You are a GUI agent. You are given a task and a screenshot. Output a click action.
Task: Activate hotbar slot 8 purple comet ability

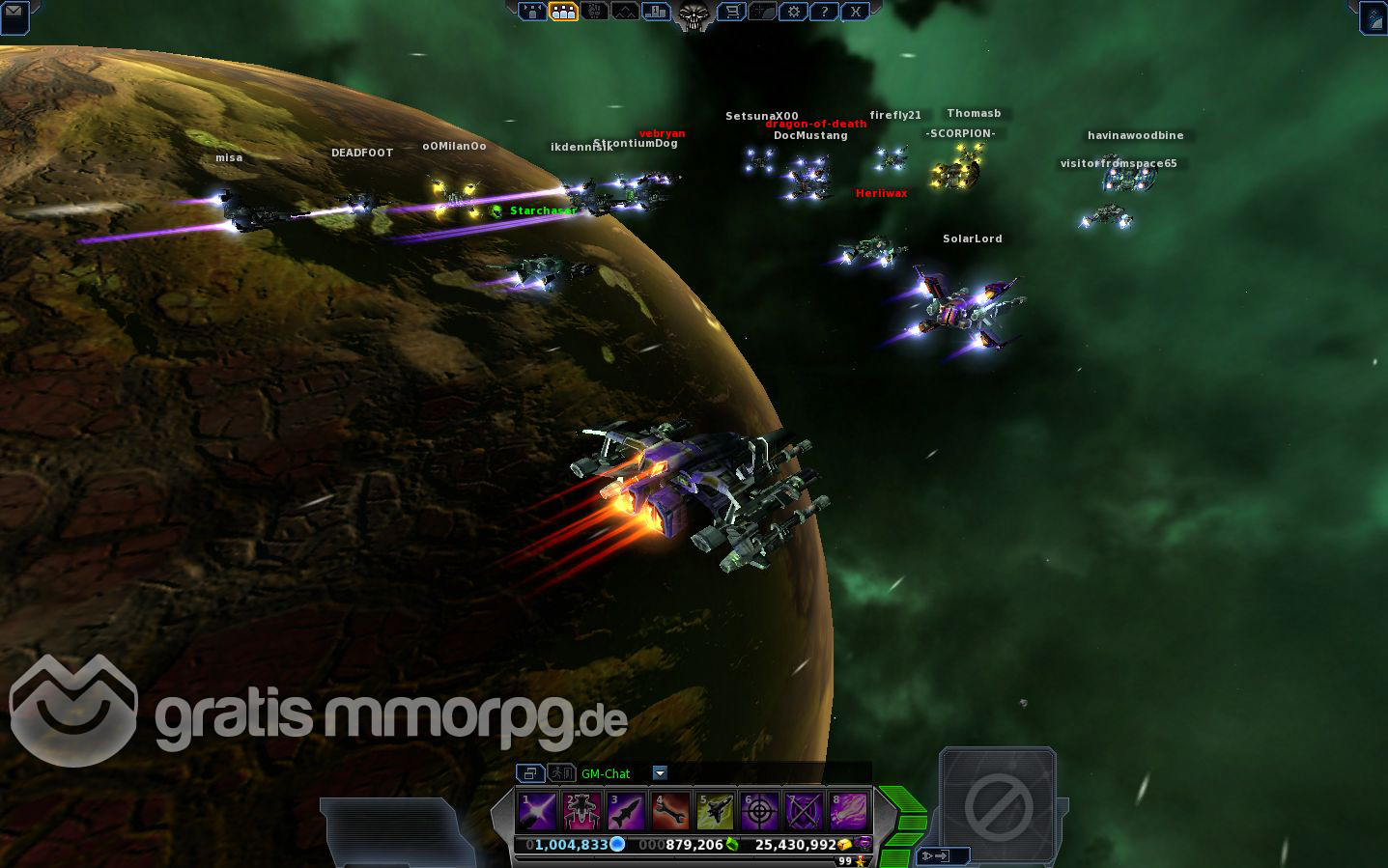point(848,811)
